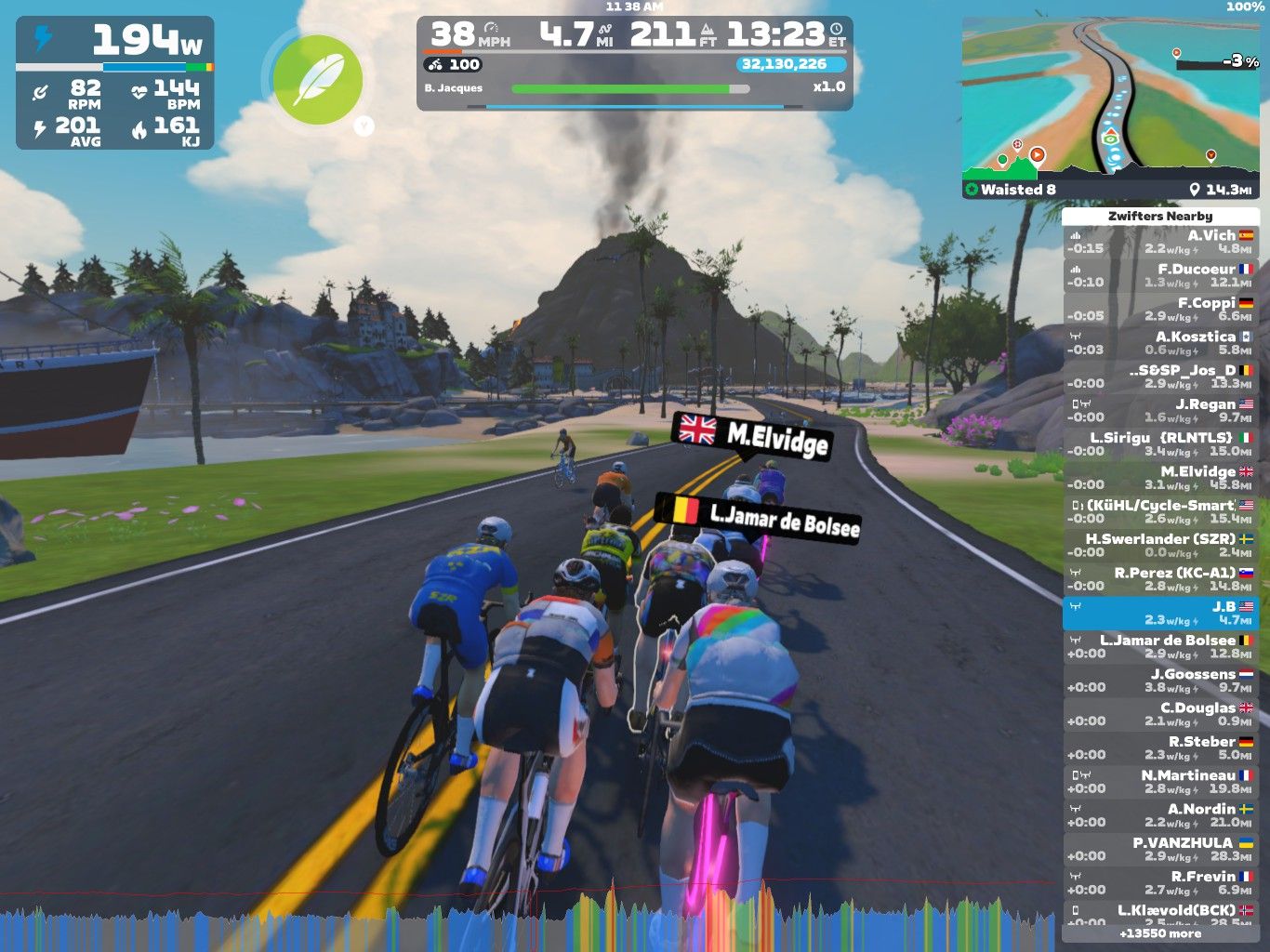Pick C.Douglas in the rider list
The image size is (1270, 952).
[1160, 714]
